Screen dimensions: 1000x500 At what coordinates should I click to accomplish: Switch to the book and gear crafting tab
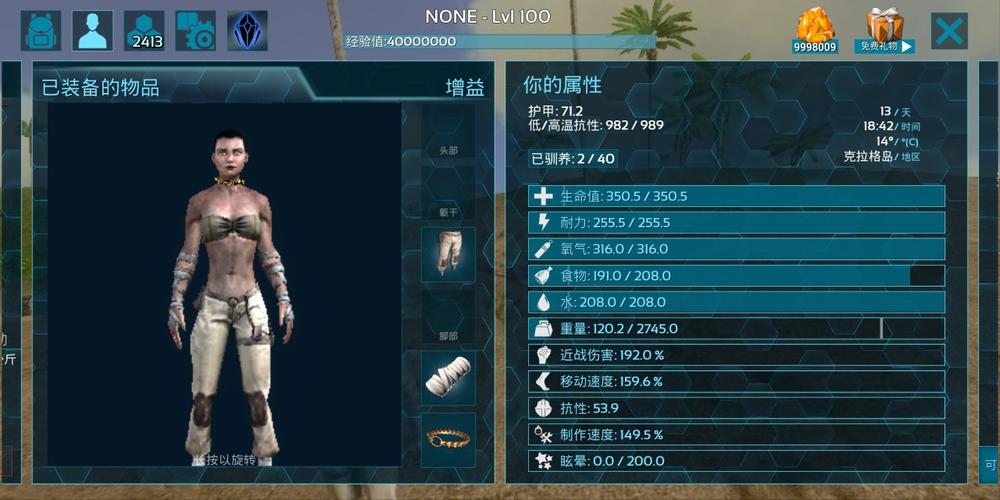(x=196, y=31)
